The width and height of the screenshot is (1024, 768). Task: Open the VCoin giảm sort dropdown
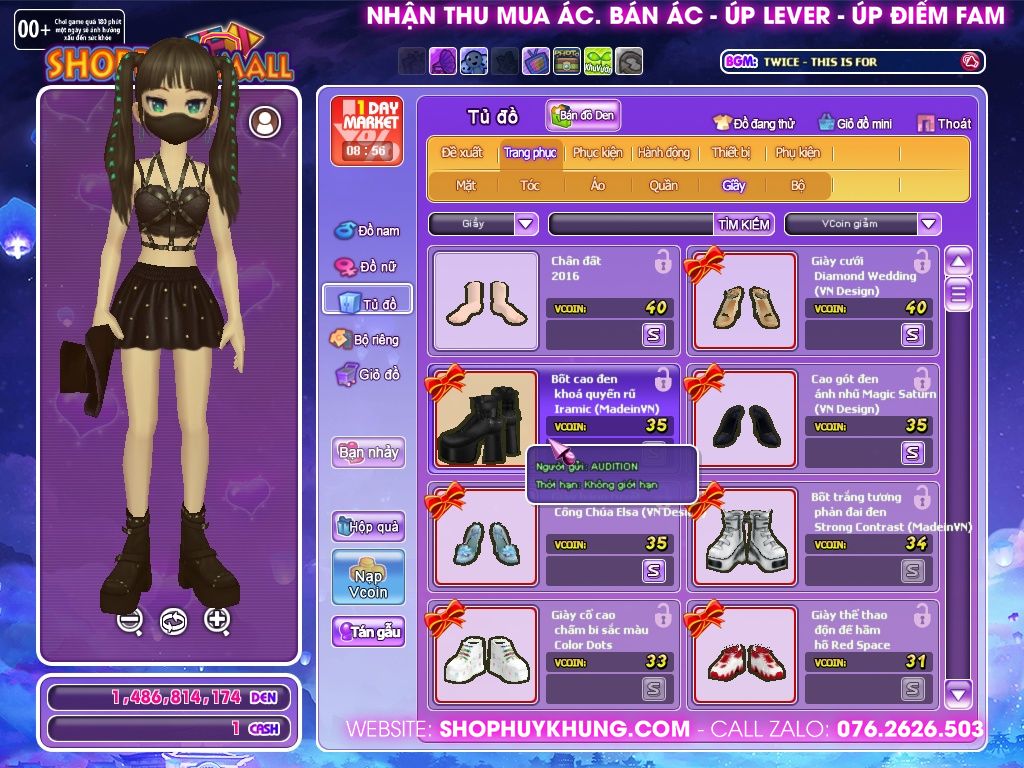929,224
